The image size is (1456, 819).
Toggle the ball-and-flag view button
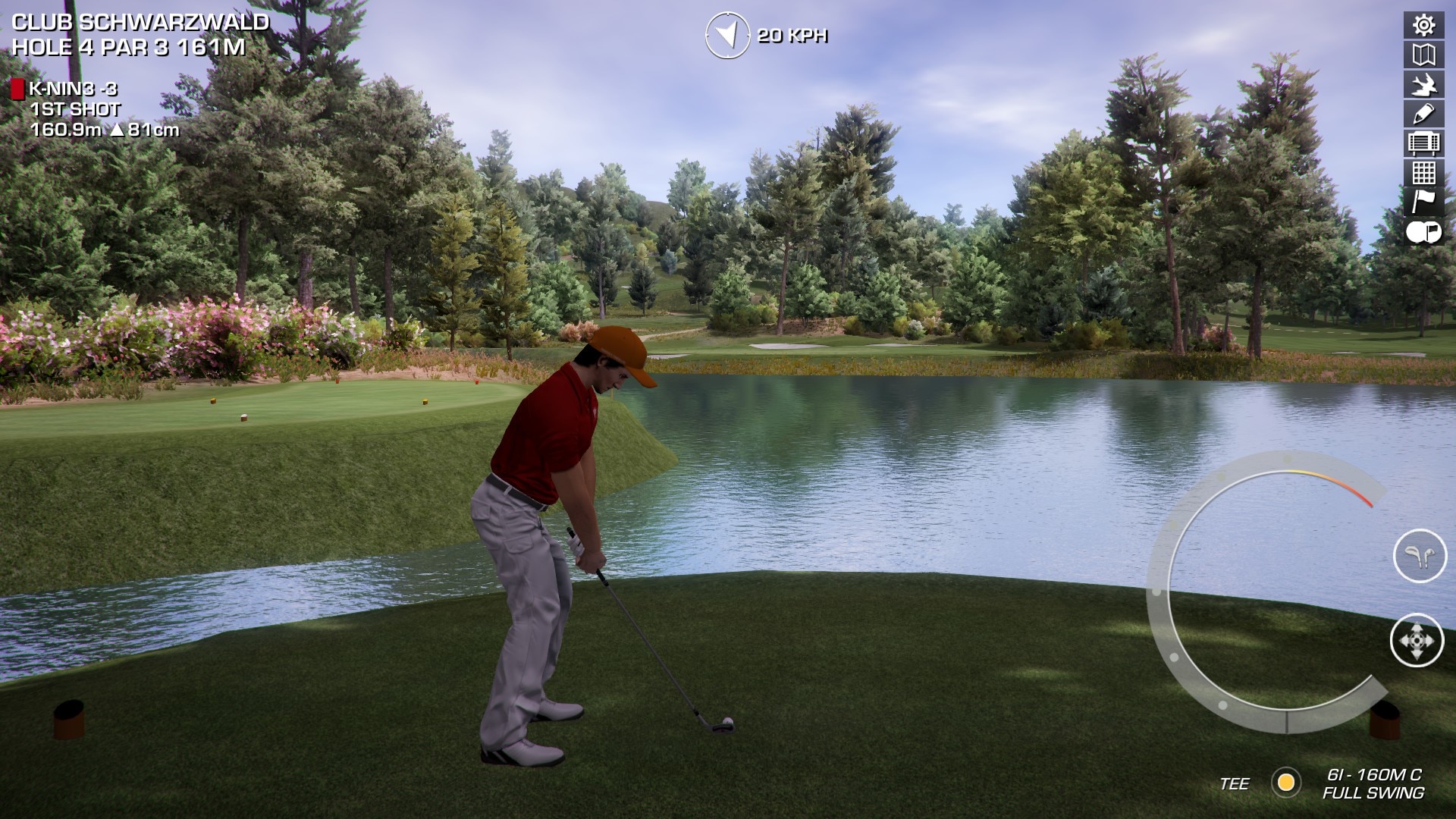1423,232
